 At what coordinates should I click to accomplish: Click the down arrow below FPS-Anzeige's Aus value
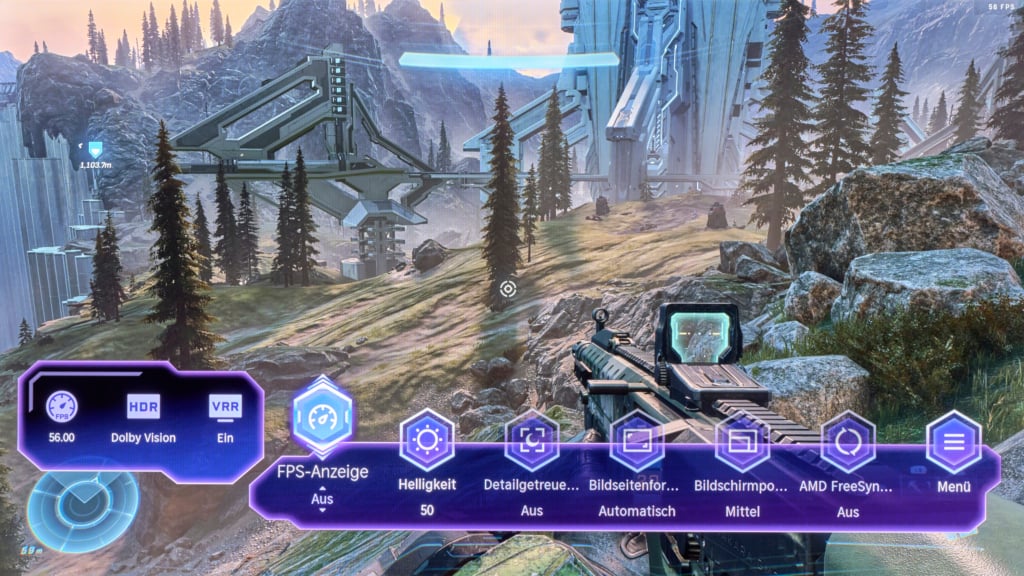point(322,510)
